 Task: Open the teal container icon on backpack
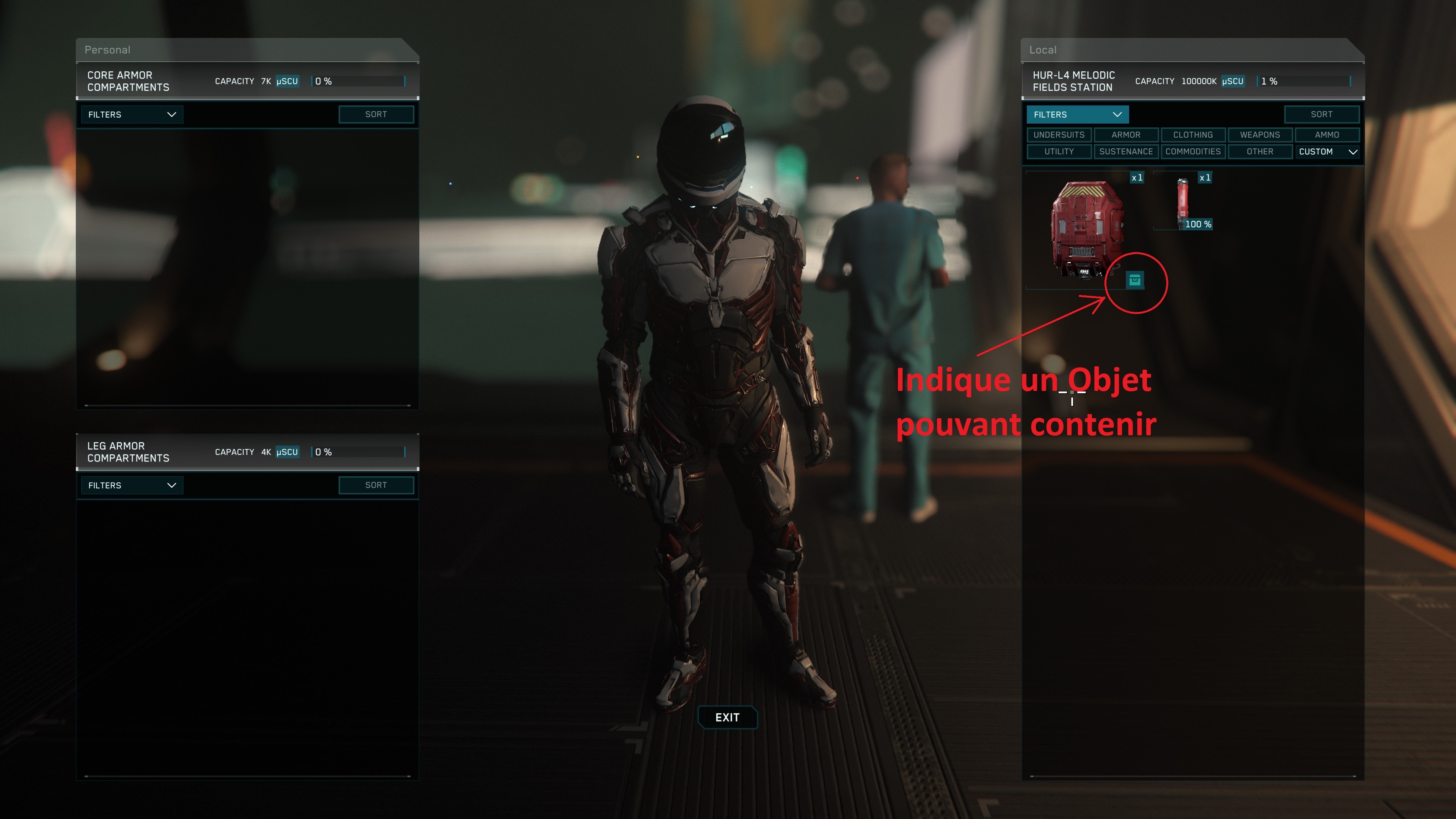tap(1134, 280)
